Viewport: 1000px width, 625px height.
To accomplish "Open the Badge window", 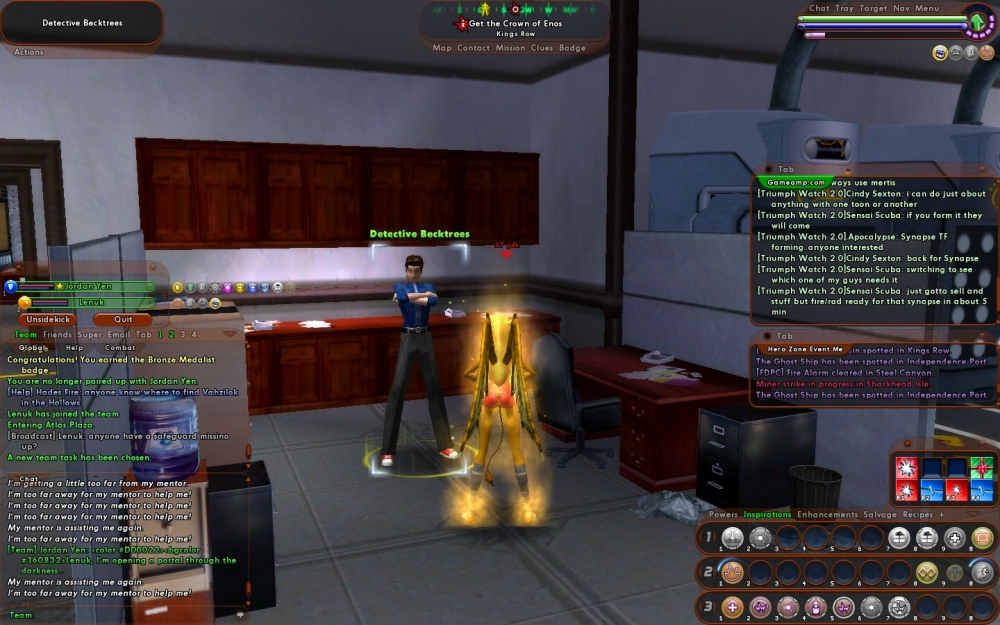I will [572, 48].
